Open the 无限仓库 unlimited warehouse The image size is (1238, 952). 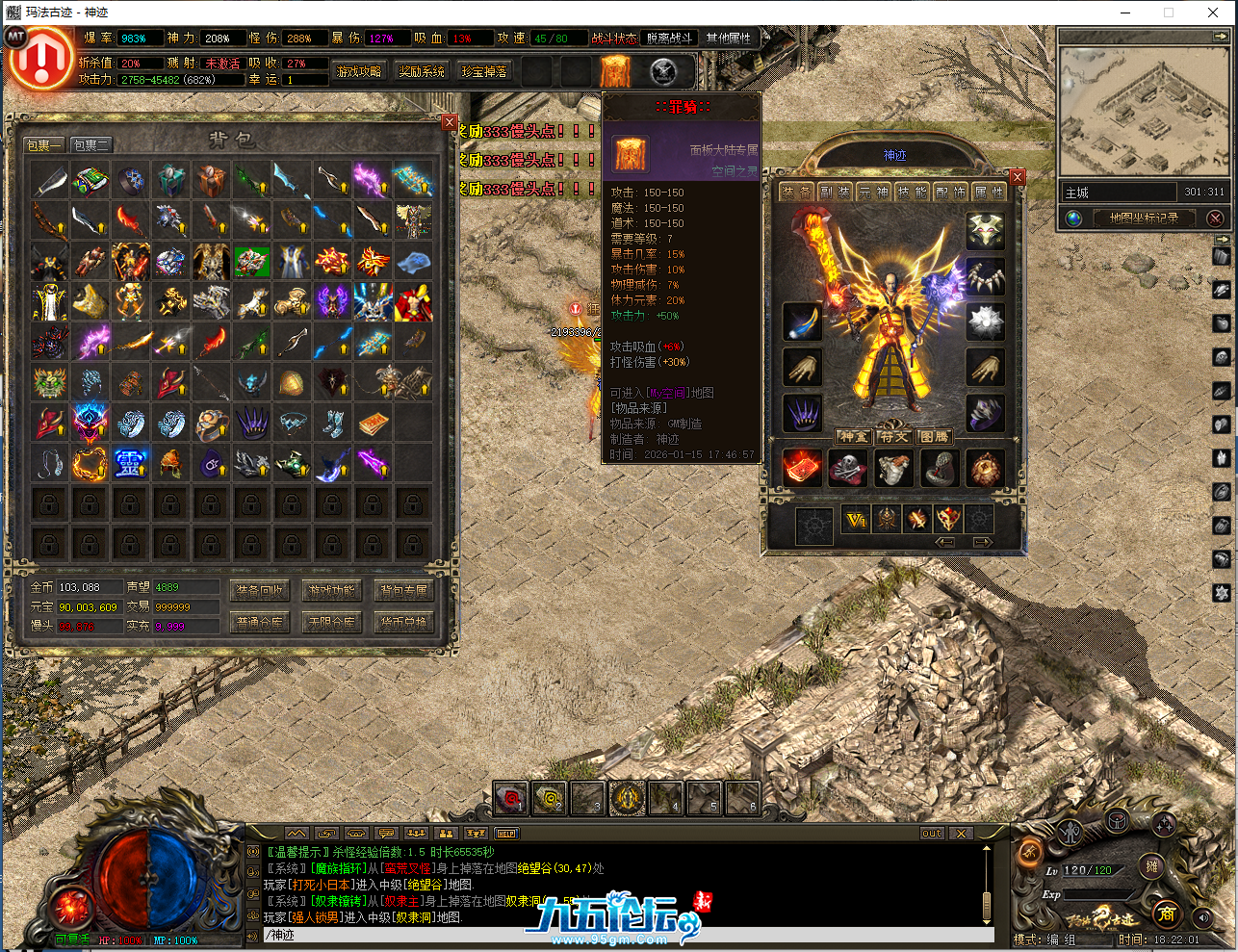point(331,623)
